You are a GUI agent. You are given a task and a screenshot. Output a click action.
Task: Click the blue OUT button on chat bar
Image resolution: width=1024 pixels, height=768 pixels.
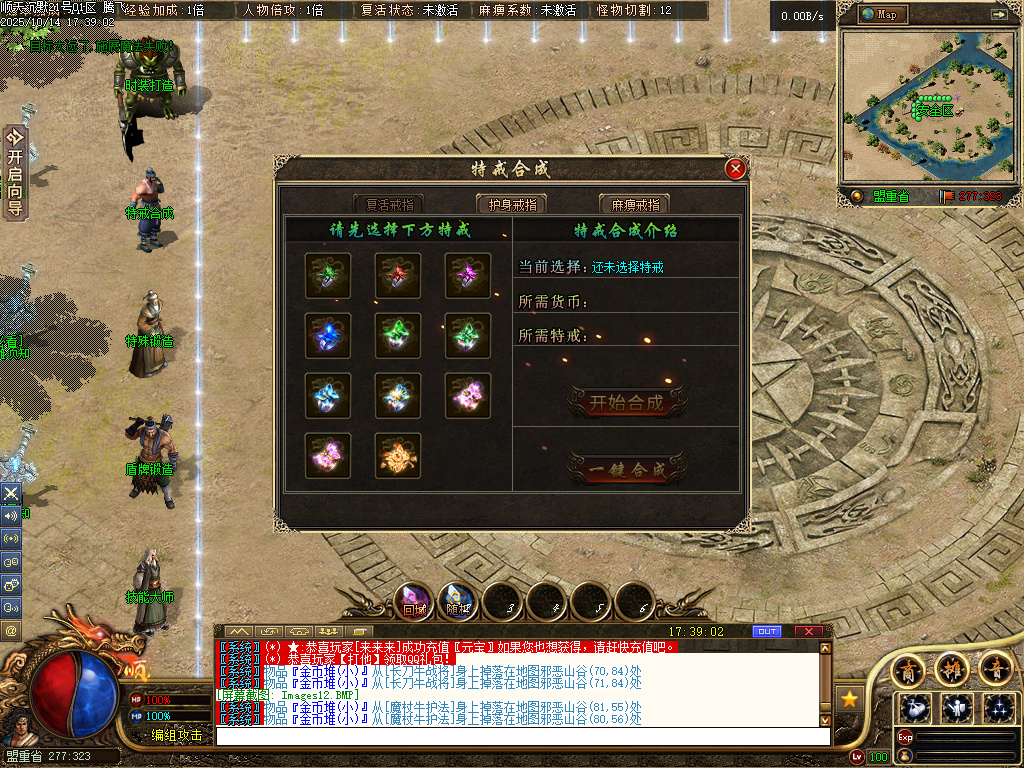tap(767, 631)
